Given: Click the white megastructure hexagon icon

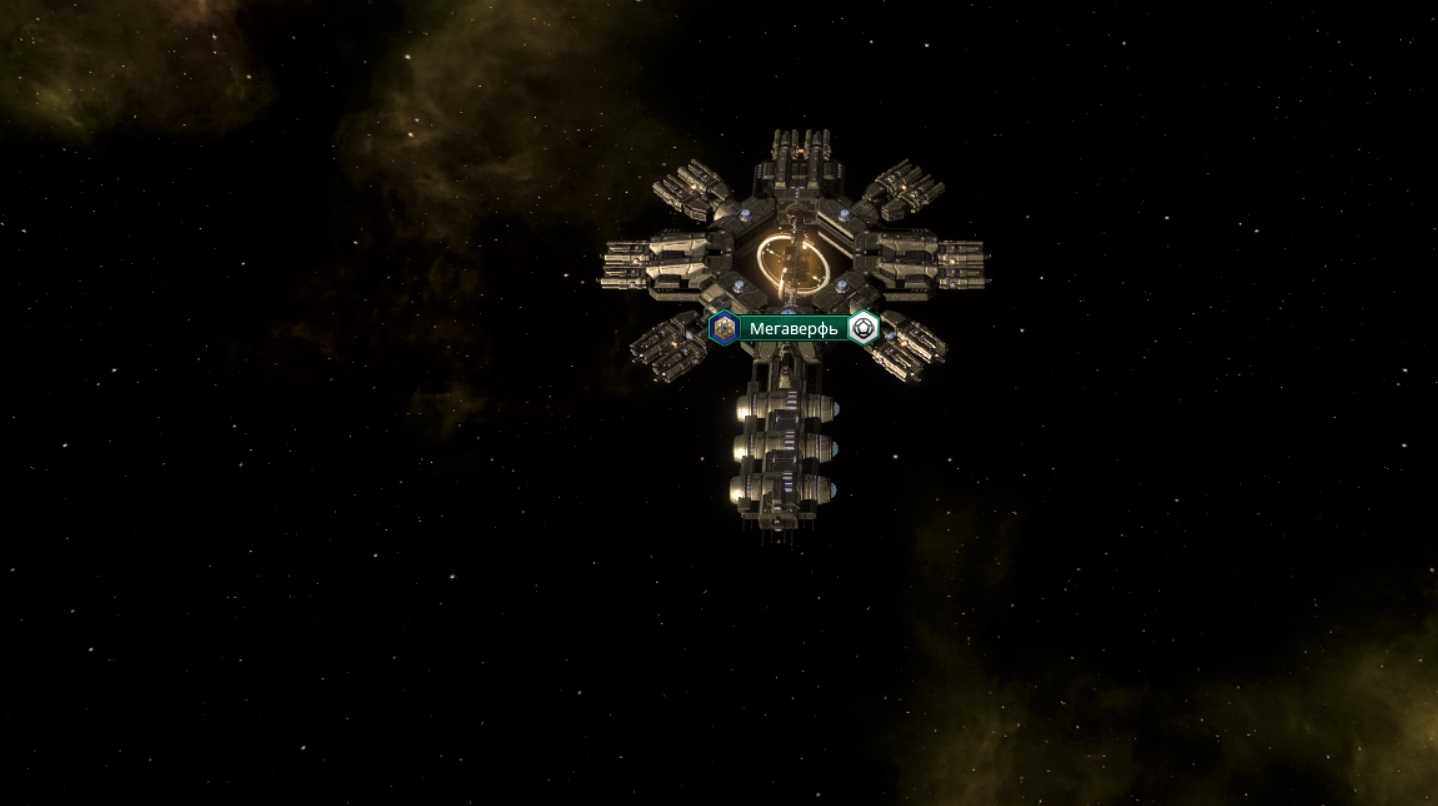Looking at the screenshot, I should (x=863, y=328).
